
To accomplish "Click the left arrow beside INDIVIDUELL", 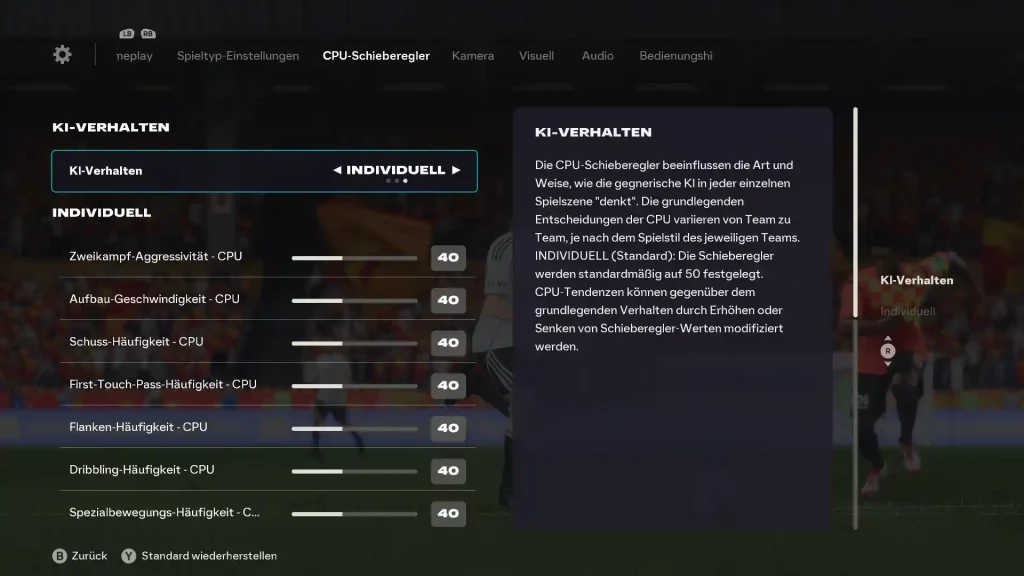I will pyautogui.click(x=337, y=170).
